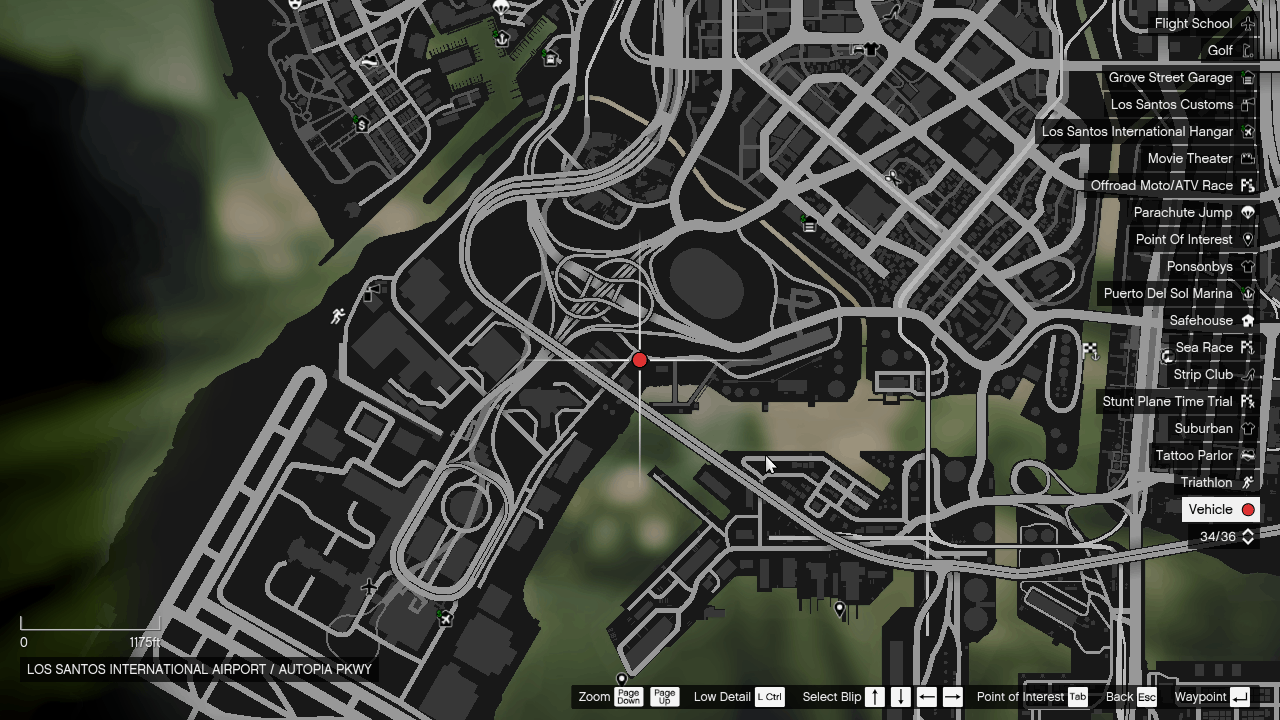Viewport: 1280px width, 720px height.
Task: Click the Flight School icon in the legend
Action: (1247, 23)
